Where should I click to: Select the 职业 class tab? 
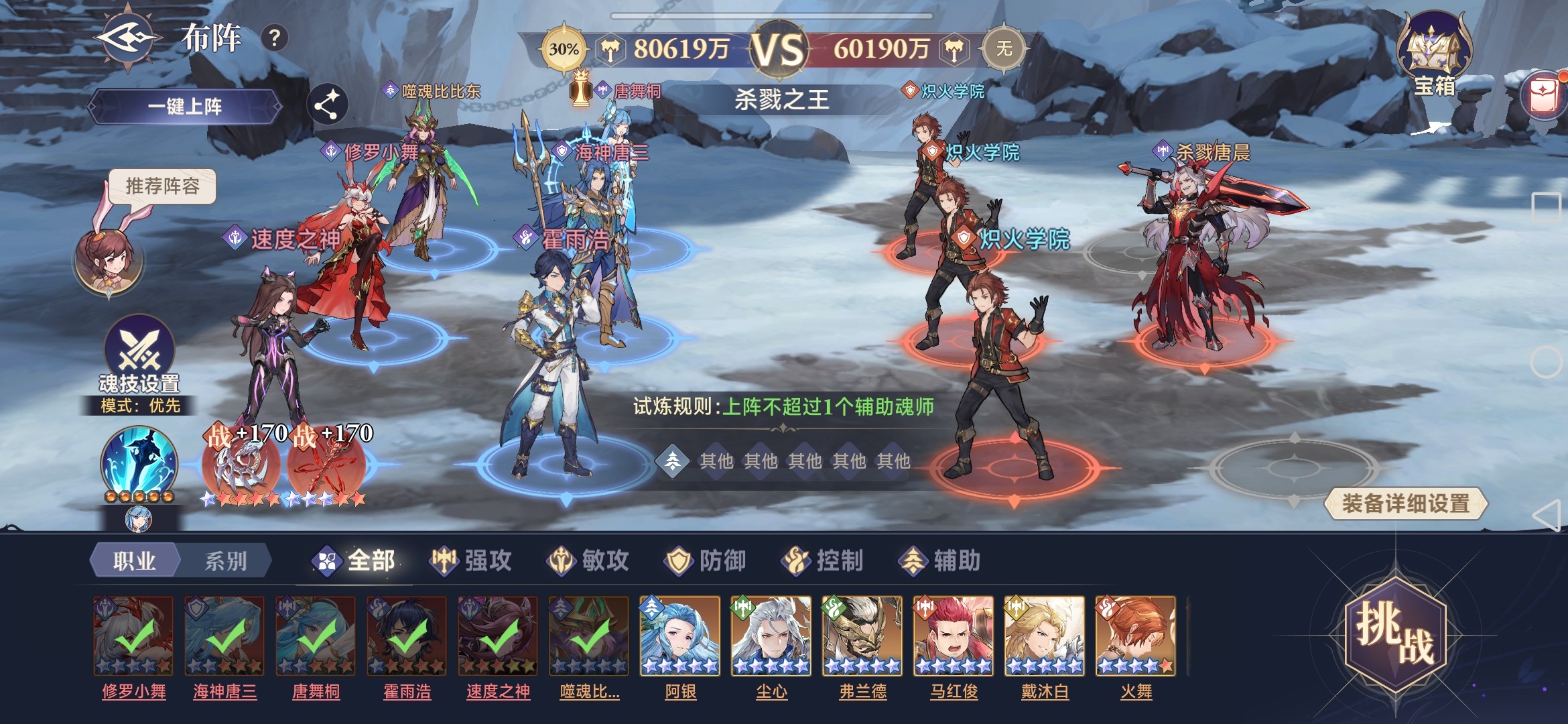coord(135,560)
